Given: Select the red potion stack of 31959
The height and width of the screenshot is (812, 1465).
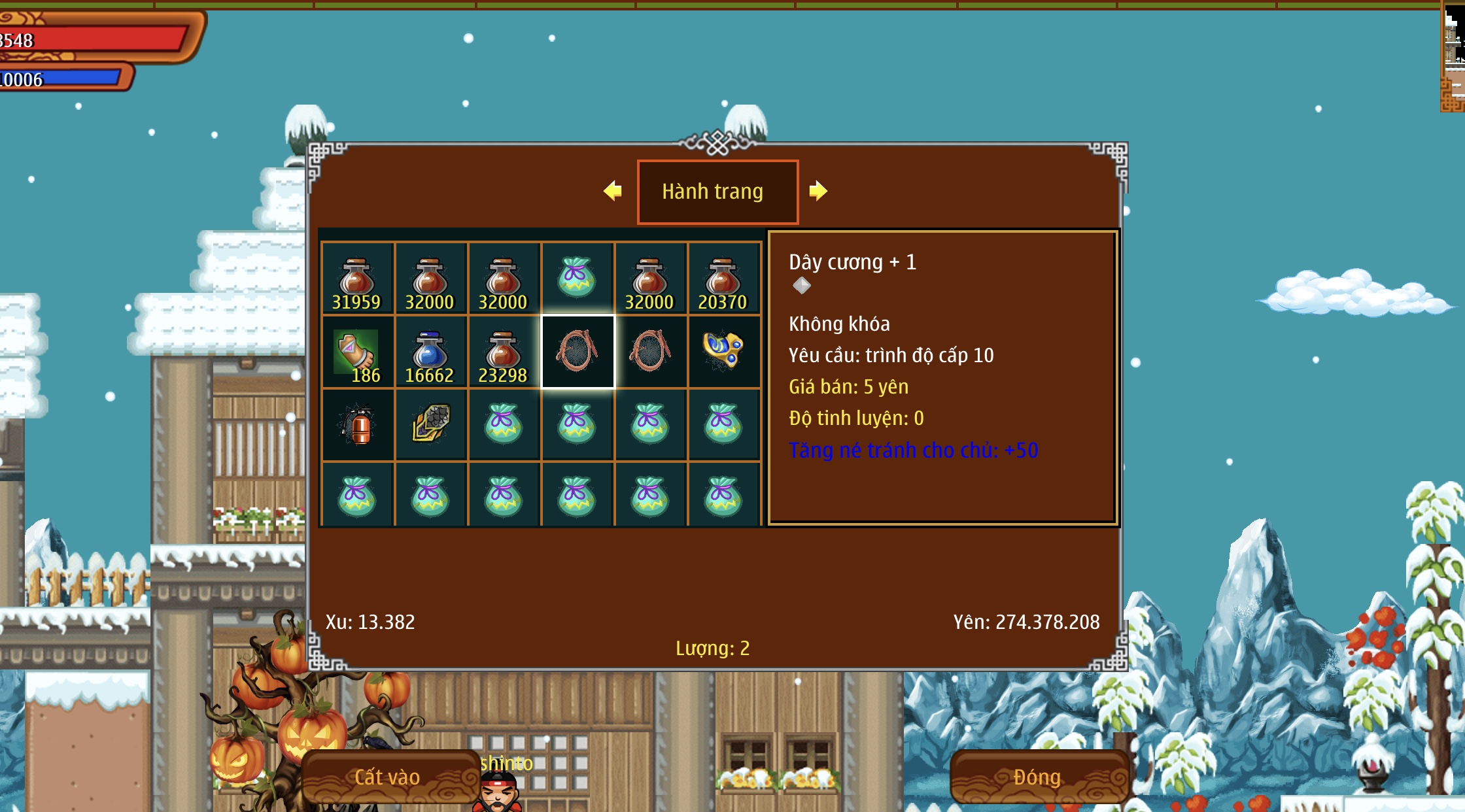Looking at the screenshot, I should click(357, 280).
